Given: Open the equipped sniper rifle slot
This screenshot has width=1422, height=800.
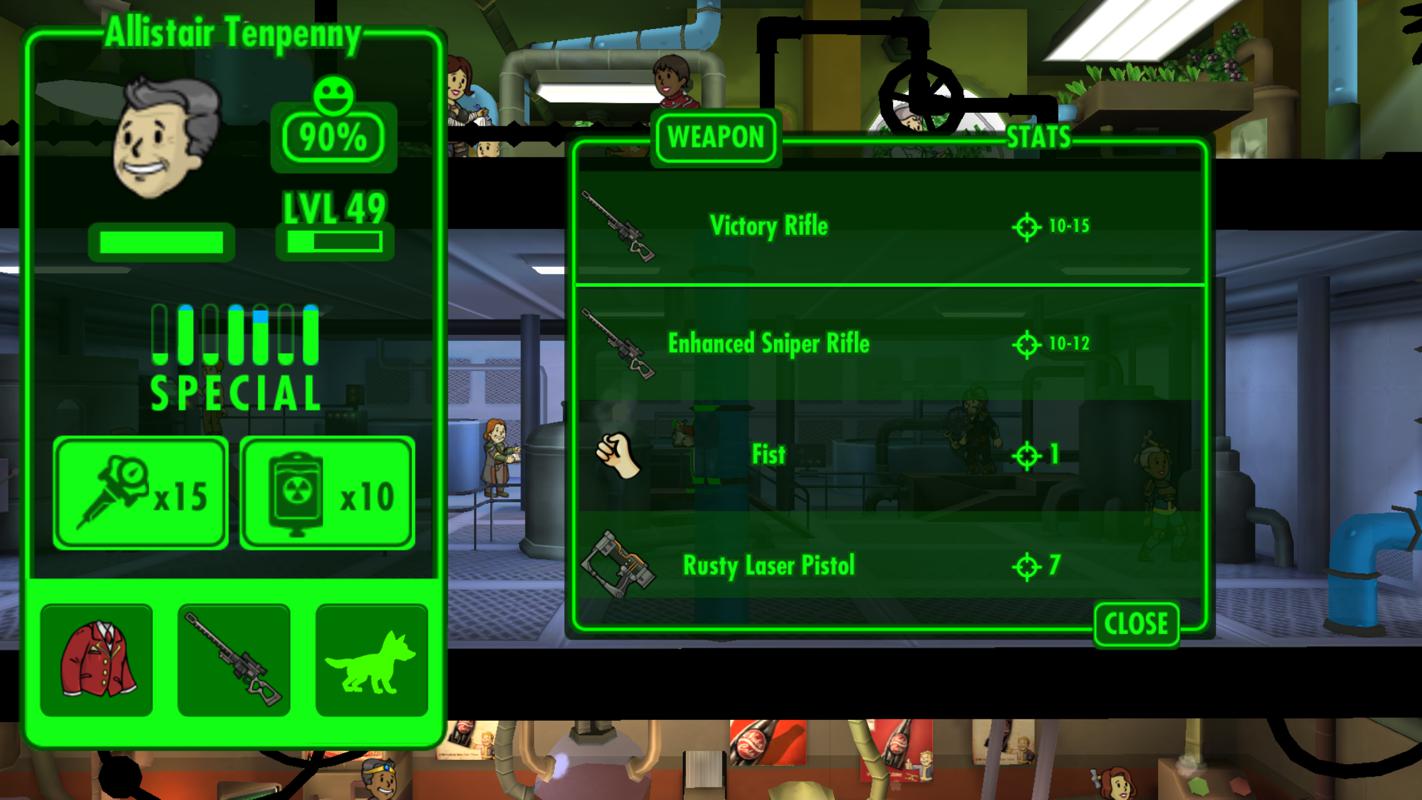Looking at the screenshot, I should click(234, 660).
